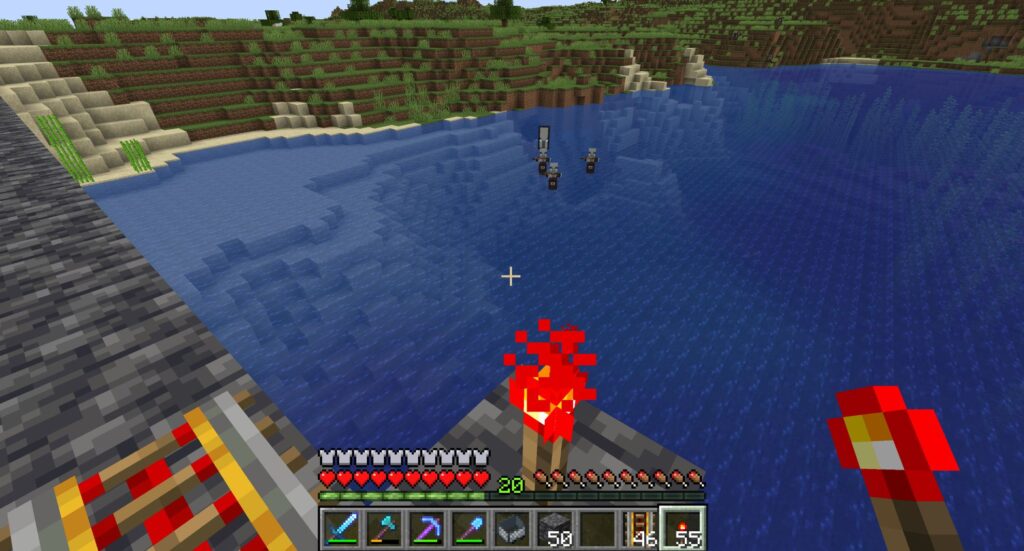Viewport: 1024px width, 551px height.
Task: Select the minecart hotbar slot
Action: (x=513, y=527)
